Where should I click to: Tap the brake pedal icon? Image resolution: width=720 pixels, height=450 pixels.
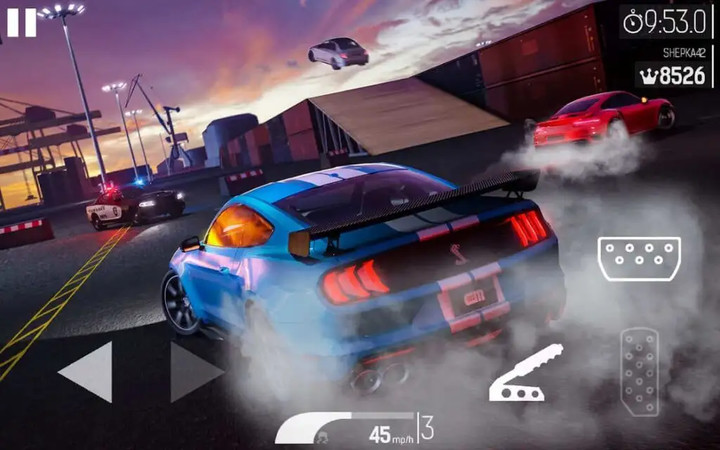point(639,259)
